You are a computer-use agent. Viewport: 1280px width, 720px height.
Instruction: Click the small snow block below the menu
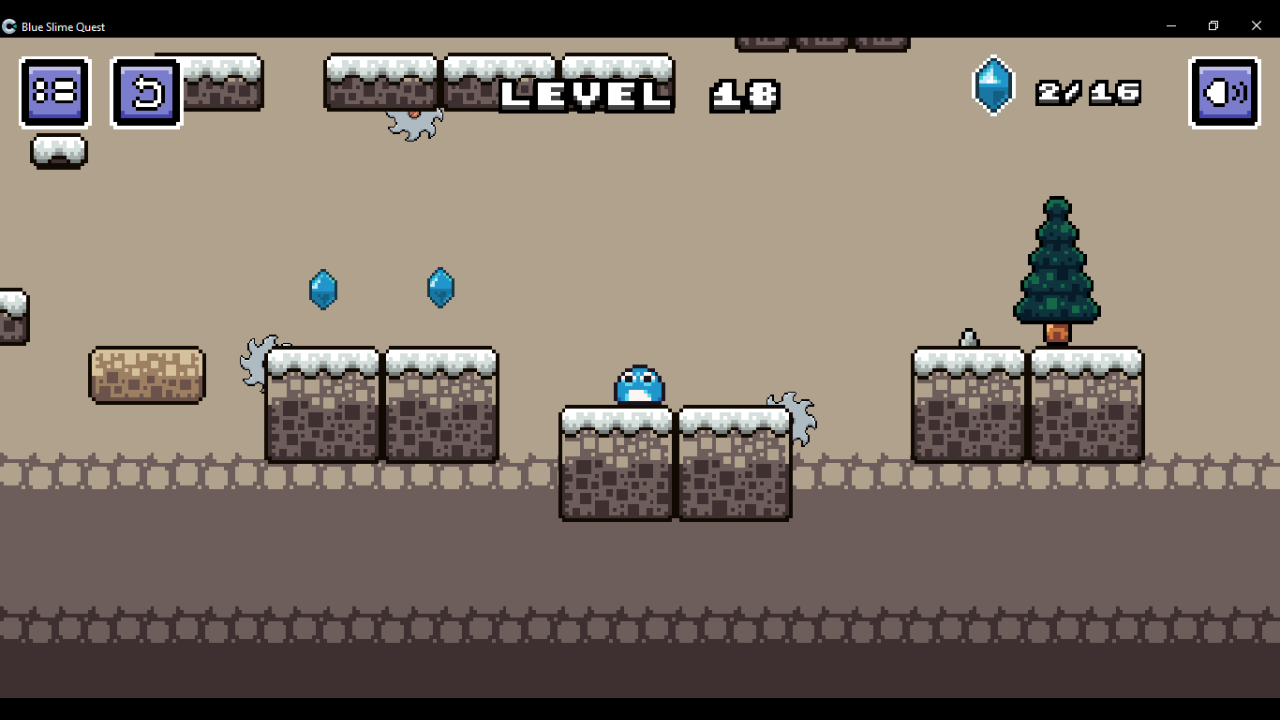point(58,151)
